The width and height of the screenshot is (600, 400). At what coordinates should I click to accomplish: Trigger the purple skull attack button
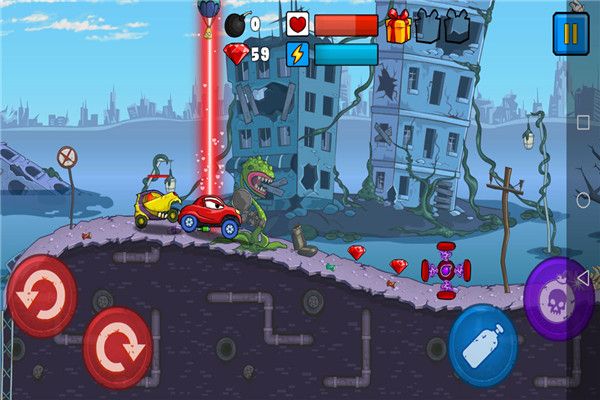click(559, 298)
